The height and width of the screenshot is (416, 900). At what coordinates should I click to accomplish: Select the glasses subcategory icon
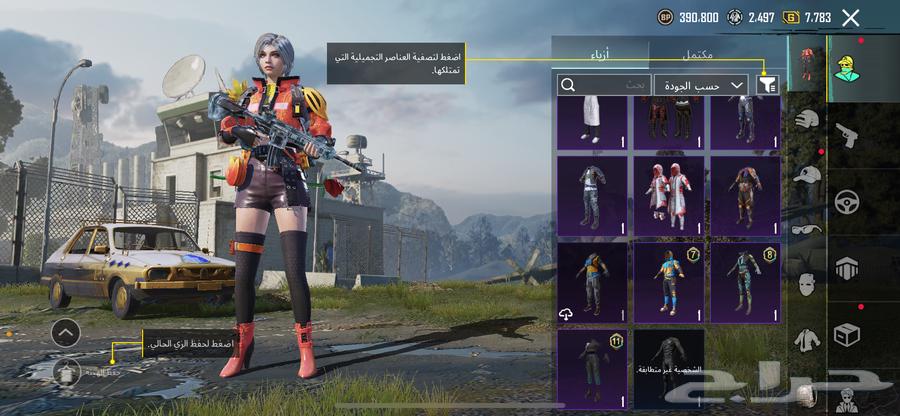pos(807,228)
